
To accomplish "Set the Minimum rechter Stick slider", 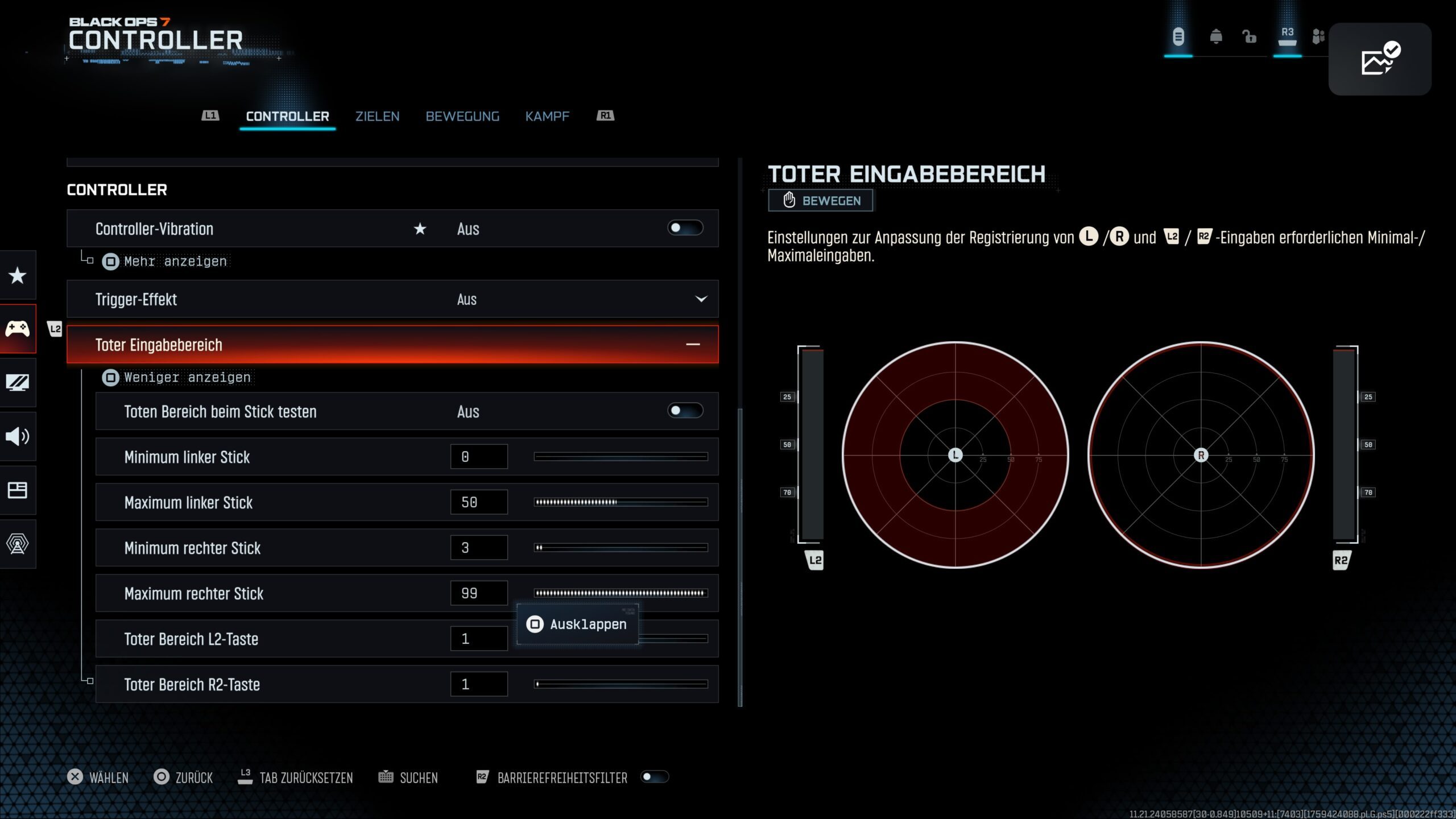I will click(621, 548).
